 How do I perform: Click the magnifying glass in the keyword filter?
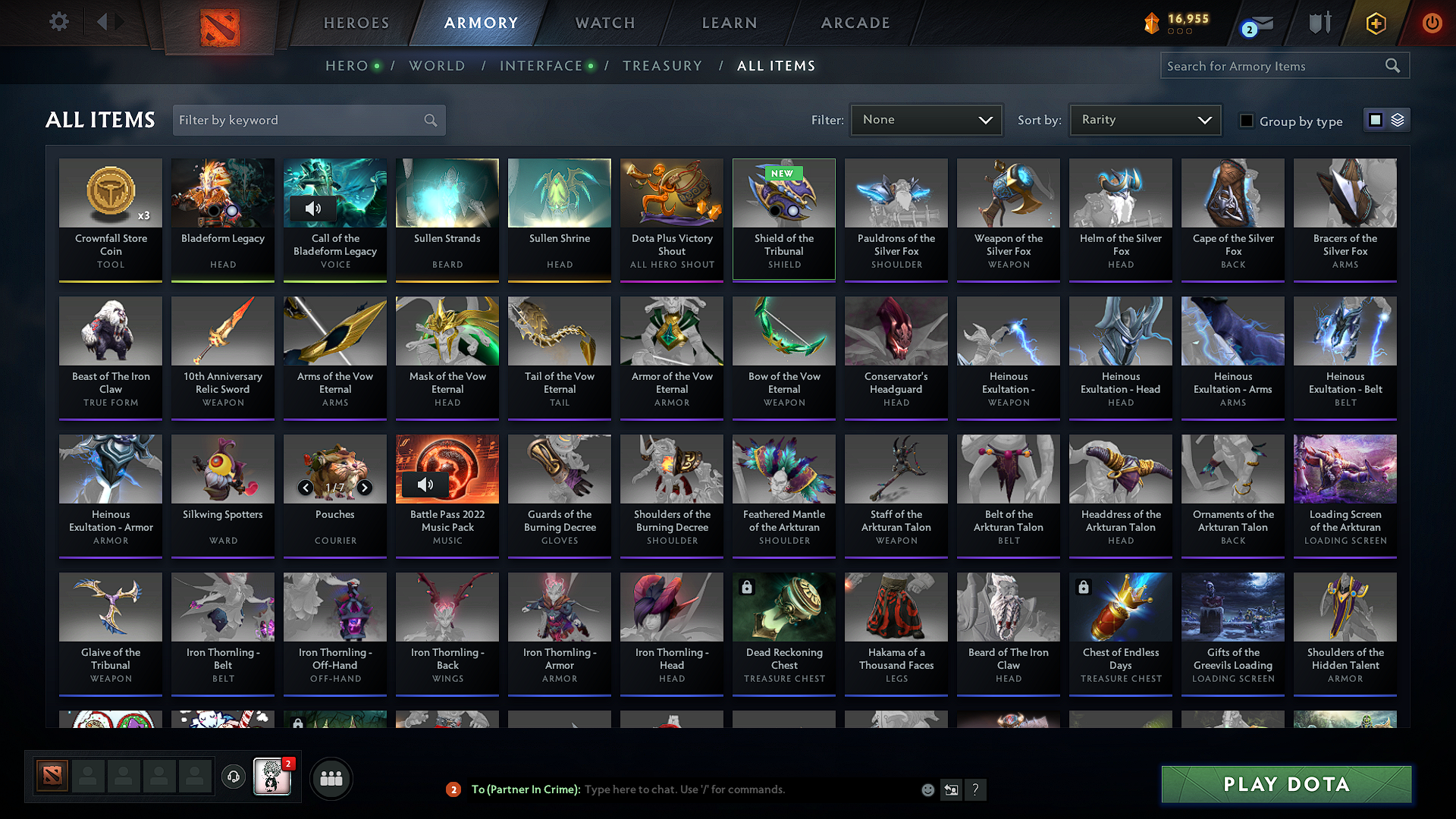429,120
